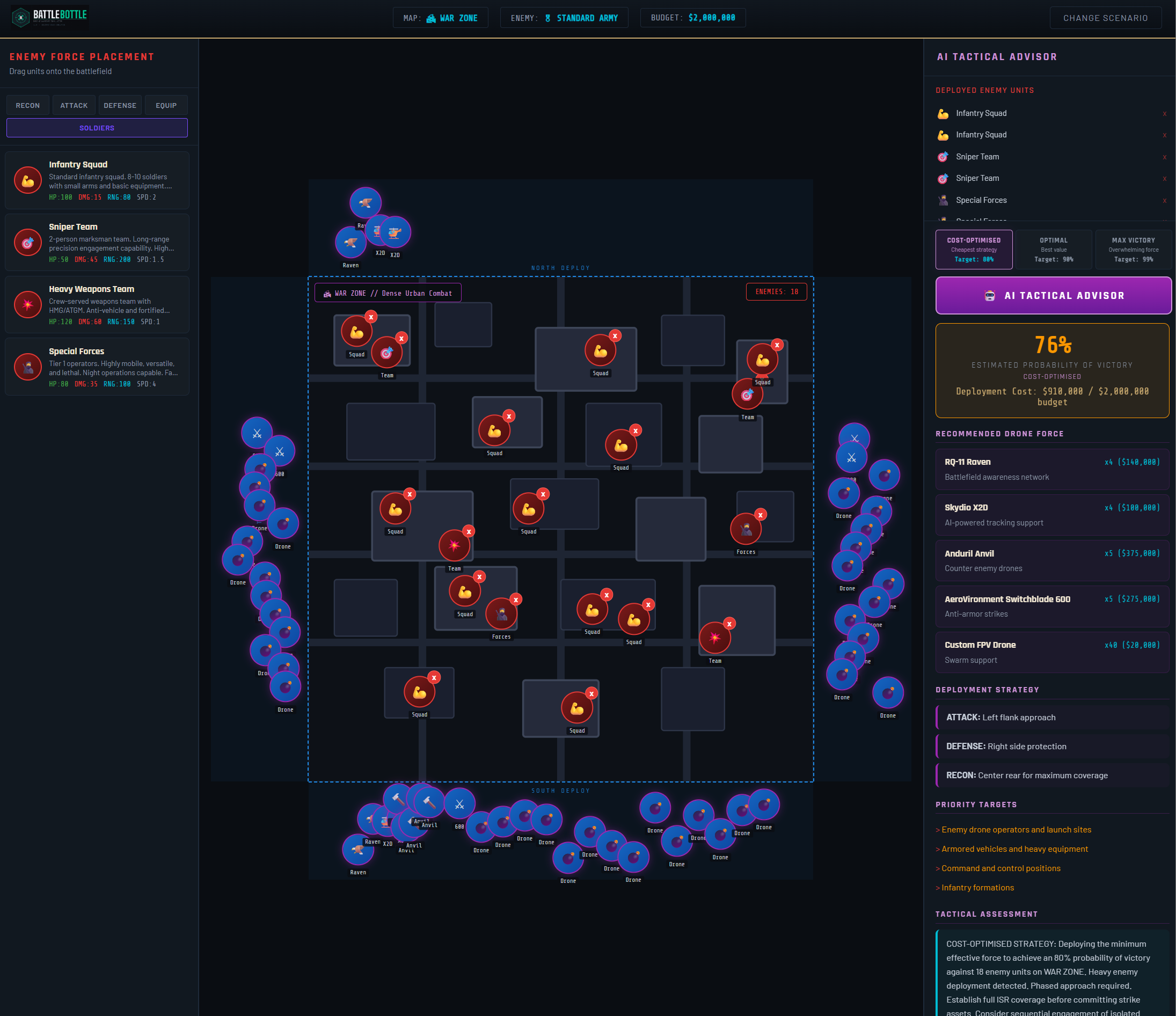
Task: Switch to the EQUIP tab
Action: 166,105
